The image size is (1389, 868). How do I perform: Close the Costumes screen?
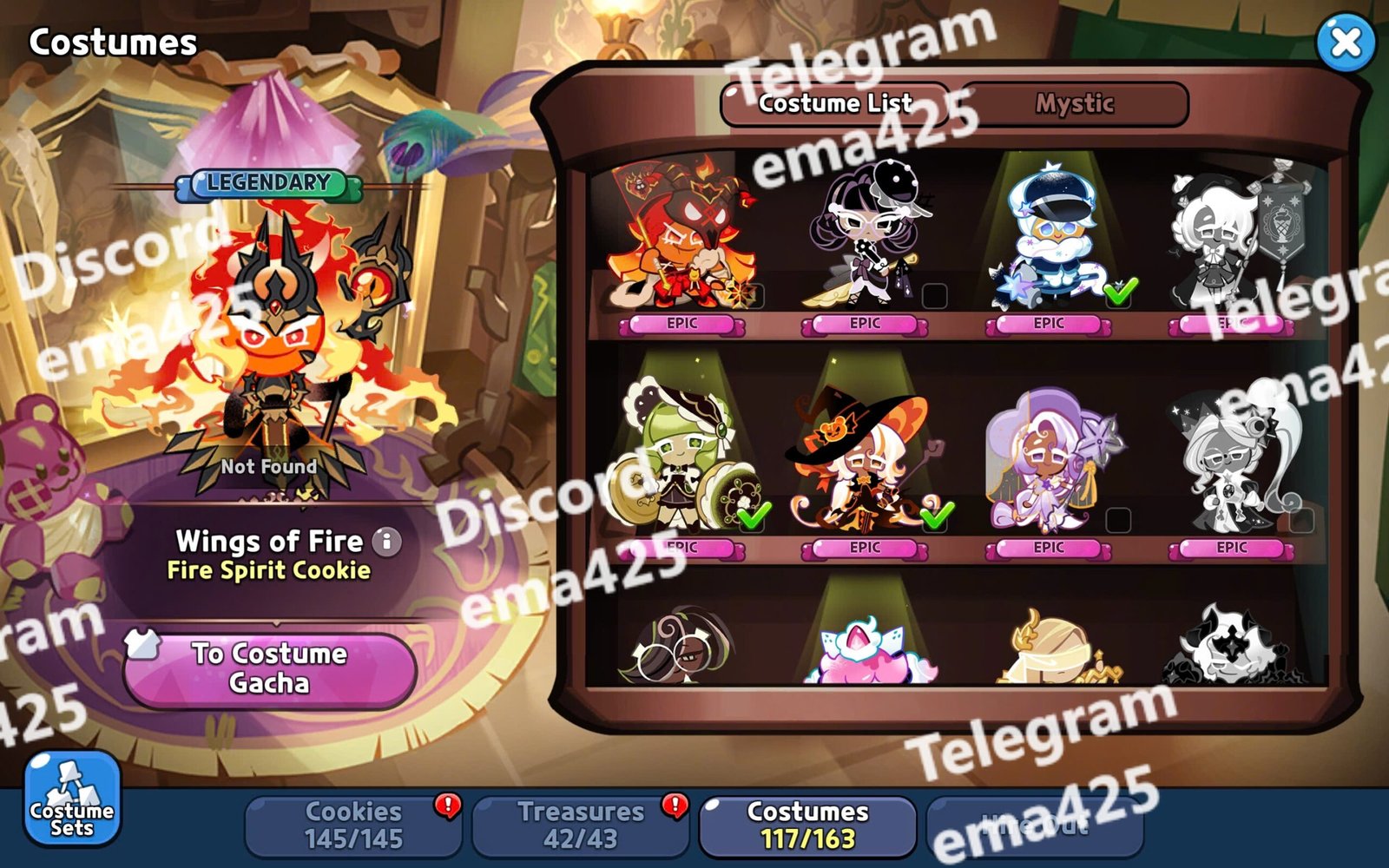pos(1346,42)
